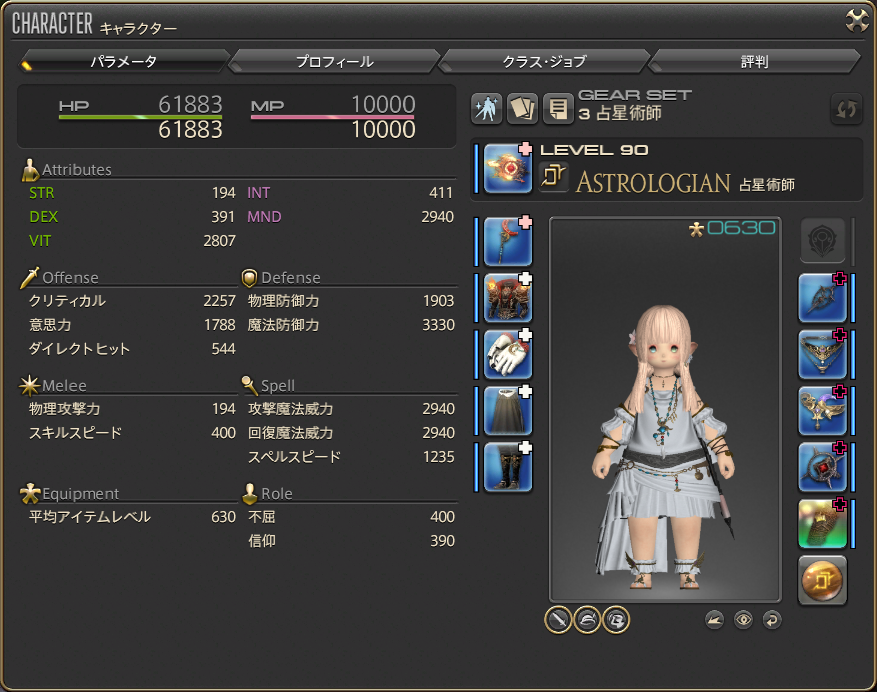877x692 pixels.
Task: Open the gear set list icon
Action: (x=557, y=109)
